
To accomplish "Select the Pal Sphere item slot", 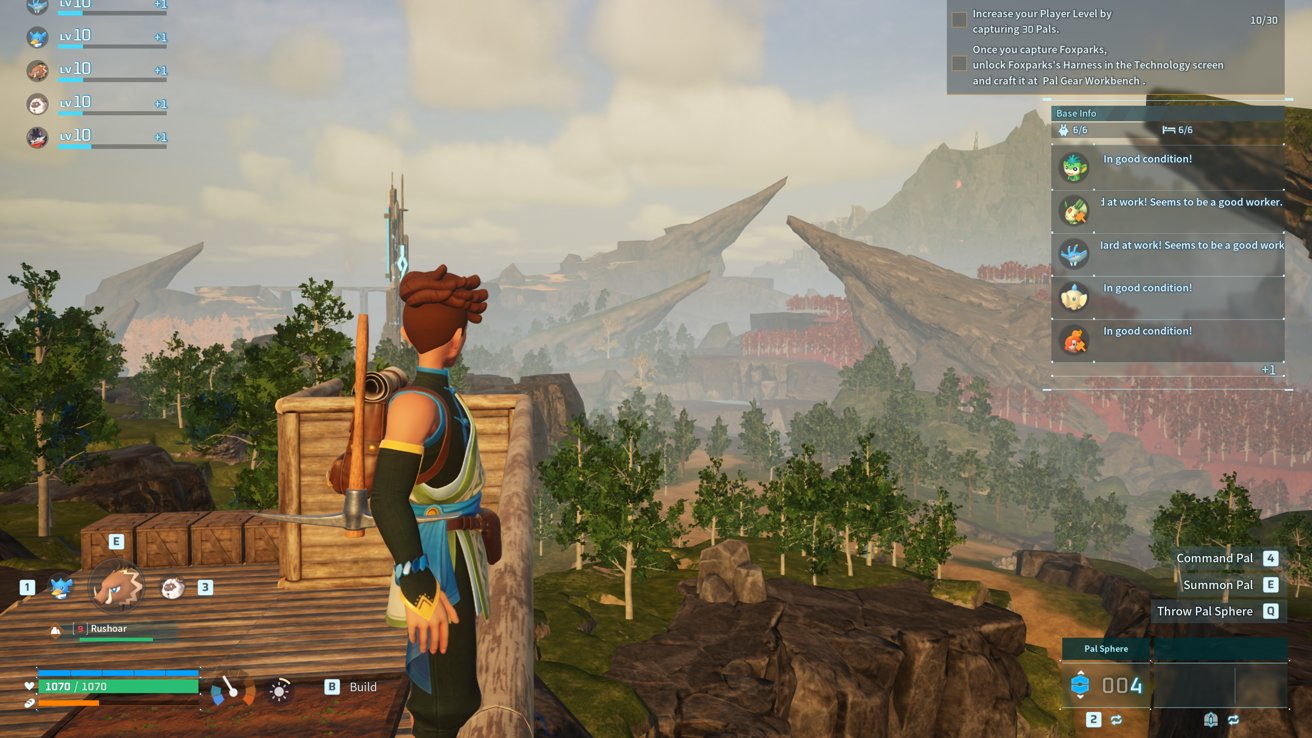I will 1107,685.
